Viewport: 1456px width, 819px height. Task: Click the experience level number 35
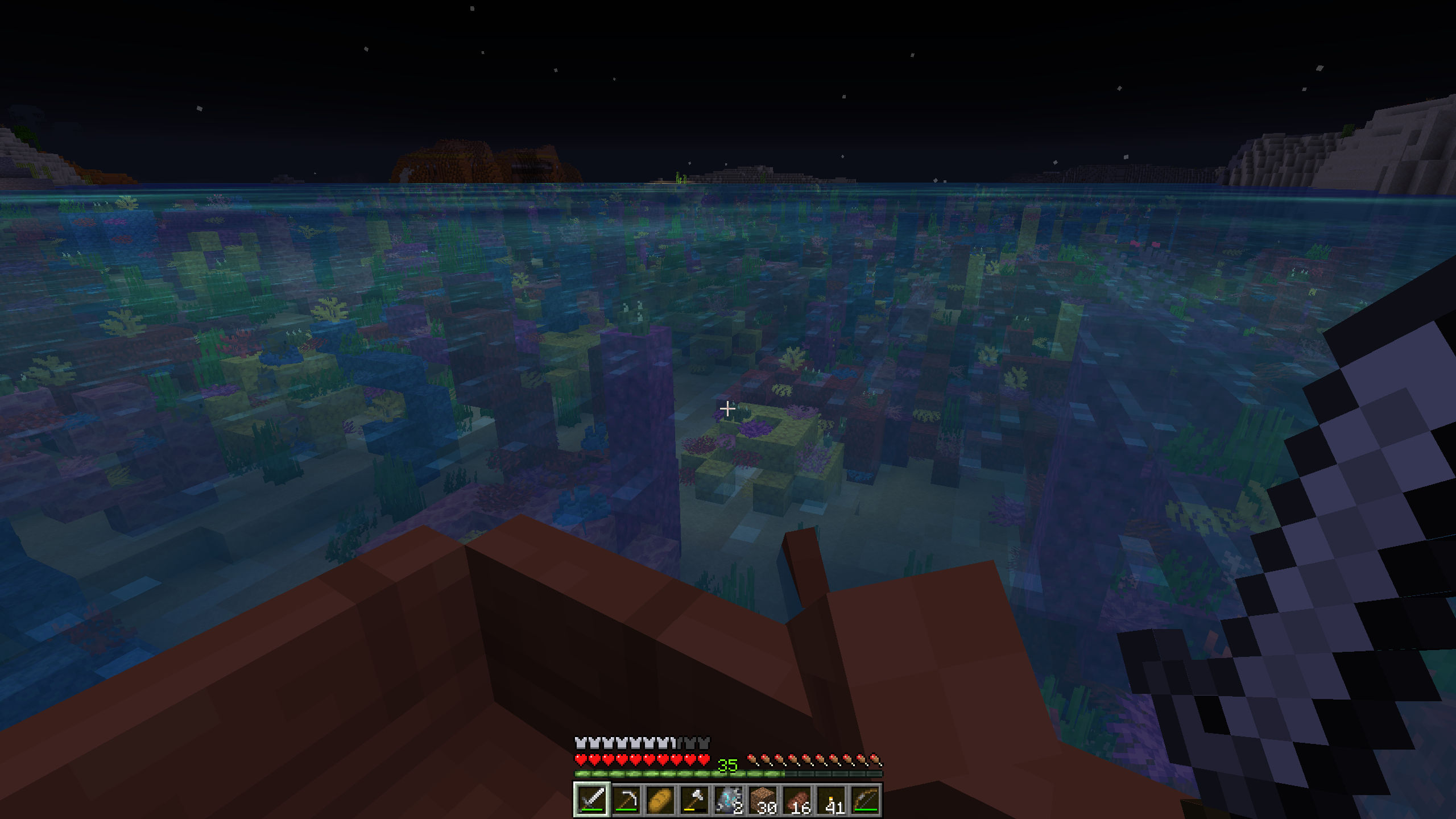point(728,764)
